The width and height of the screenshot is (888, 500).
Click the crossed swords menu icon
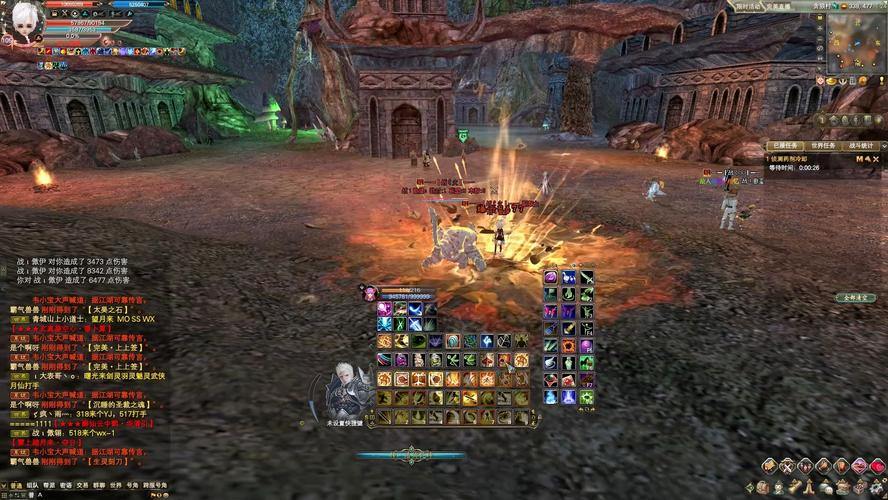tap(786, 467)
